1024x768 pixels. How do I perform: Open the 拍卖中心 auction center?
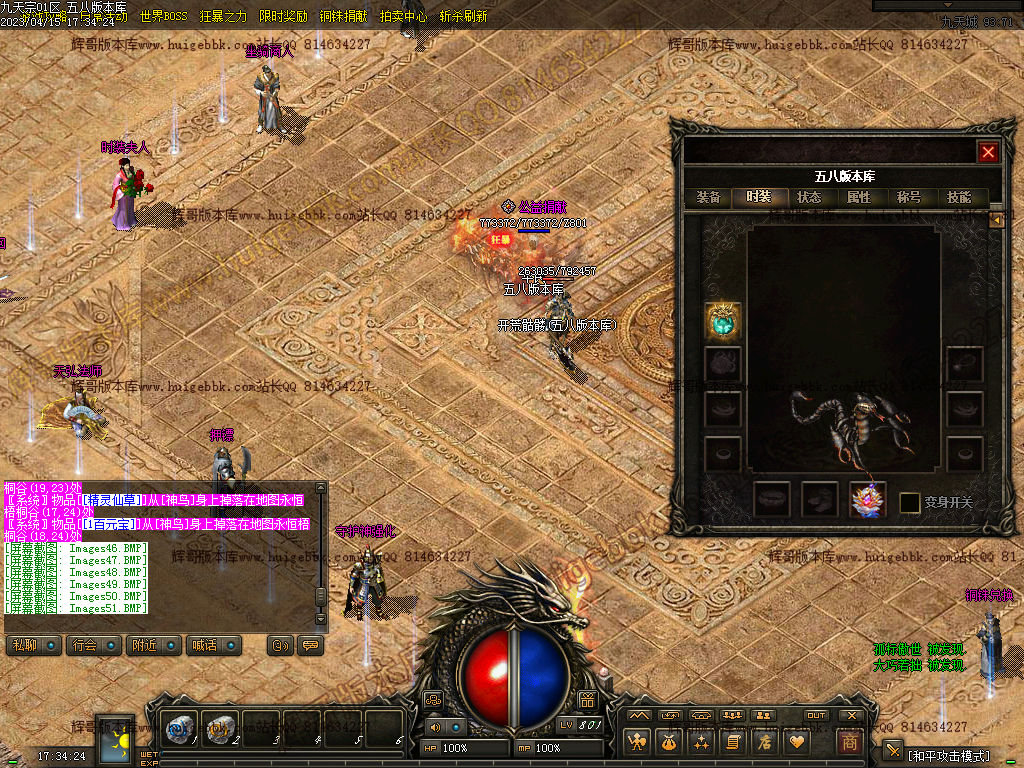403,17
